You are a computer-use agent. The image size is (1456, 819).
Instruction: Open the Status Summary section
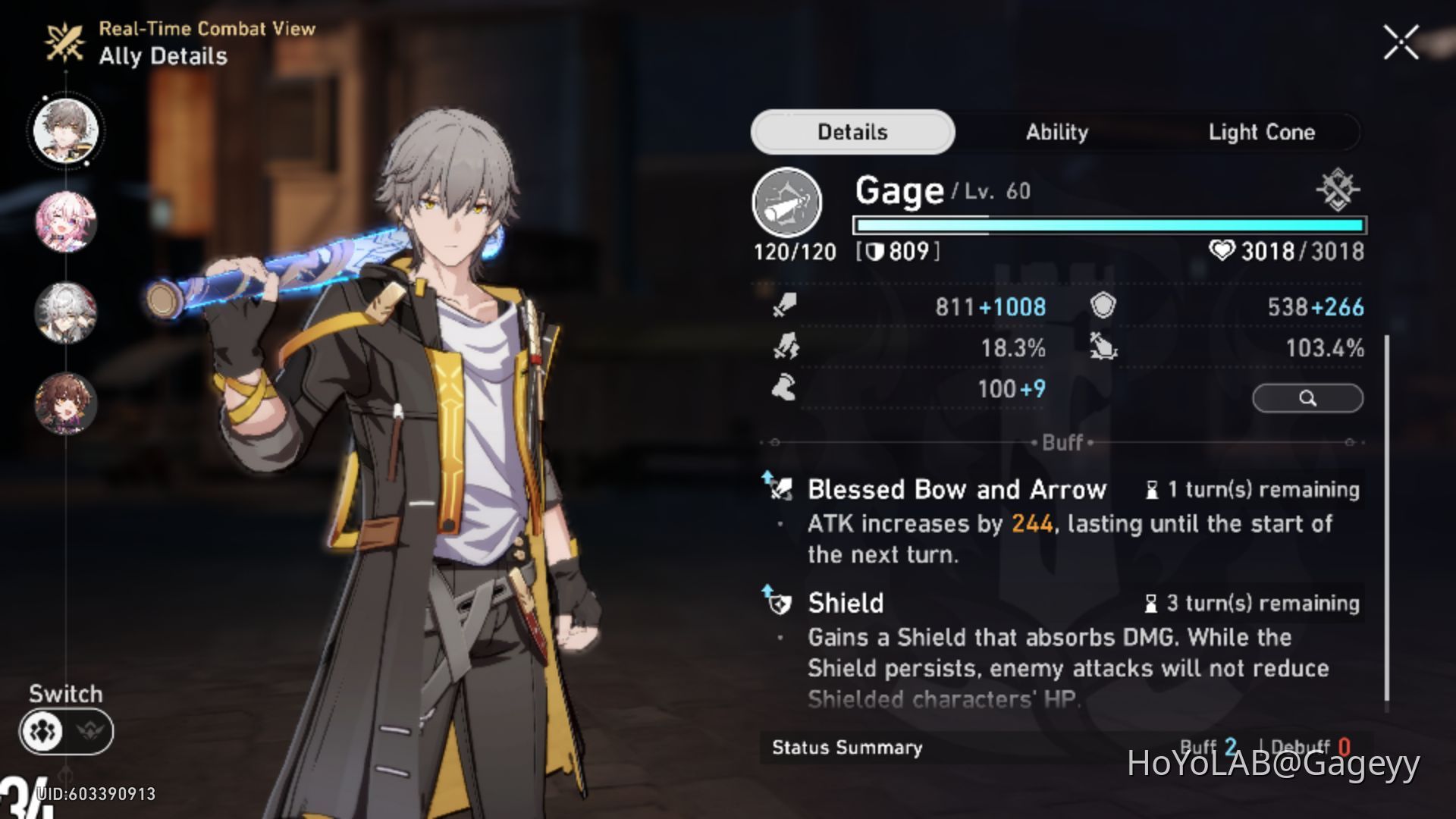tap(846, 747)
